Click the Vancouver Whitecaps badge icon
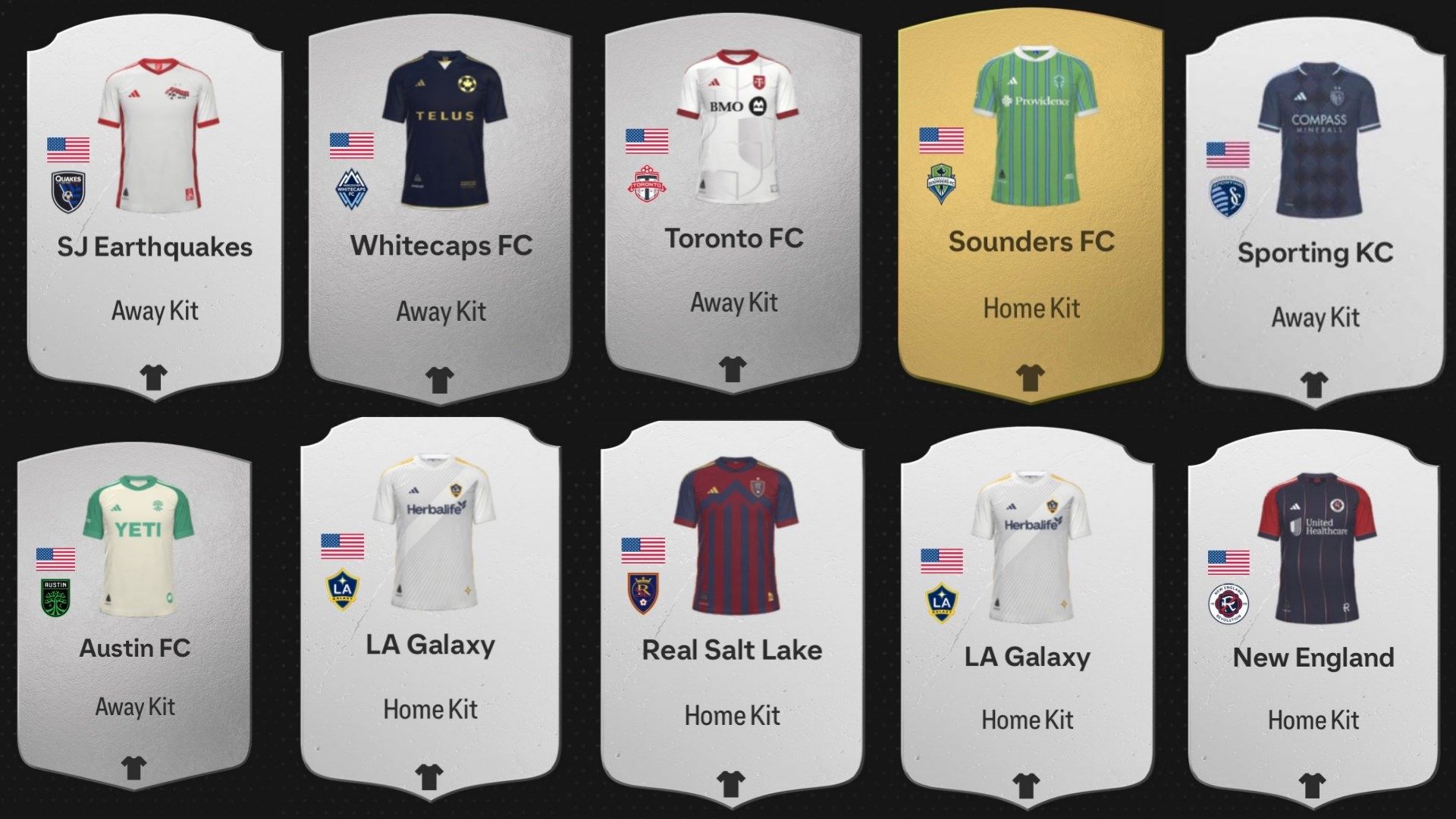 click(x=351, y=190)
